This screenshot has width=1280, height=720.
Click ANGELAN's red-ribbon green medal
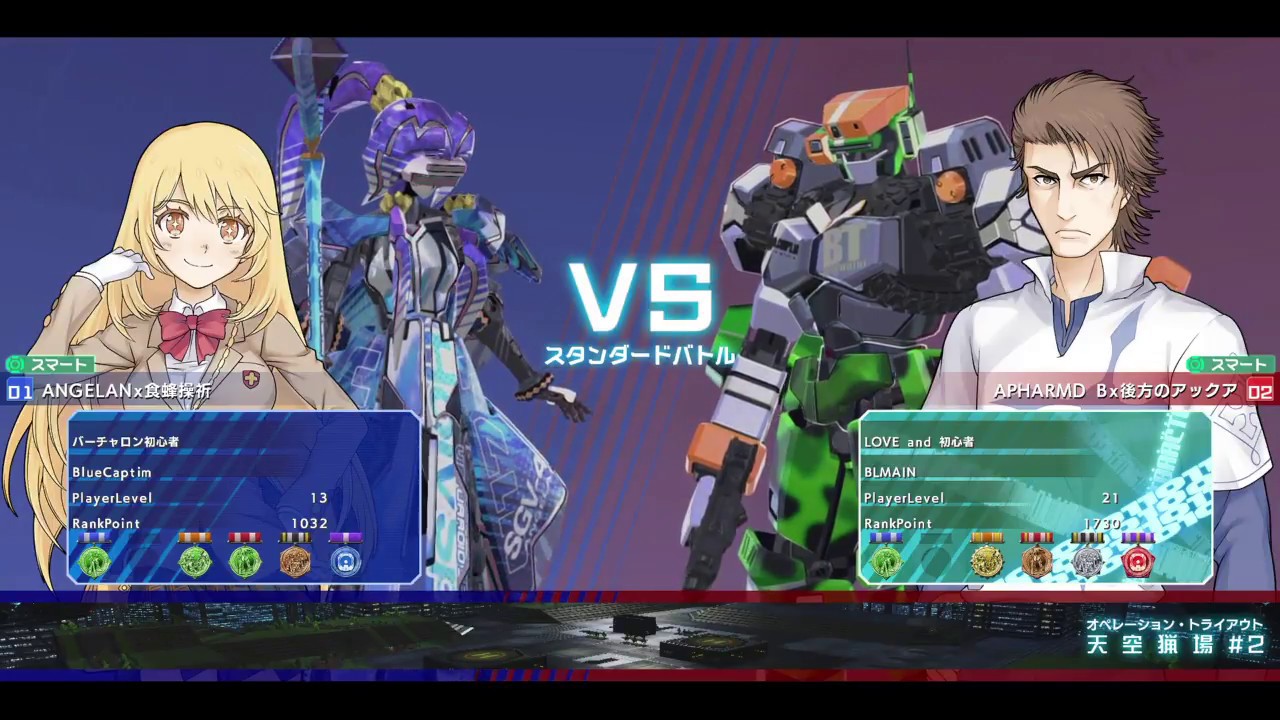[245, 561]
